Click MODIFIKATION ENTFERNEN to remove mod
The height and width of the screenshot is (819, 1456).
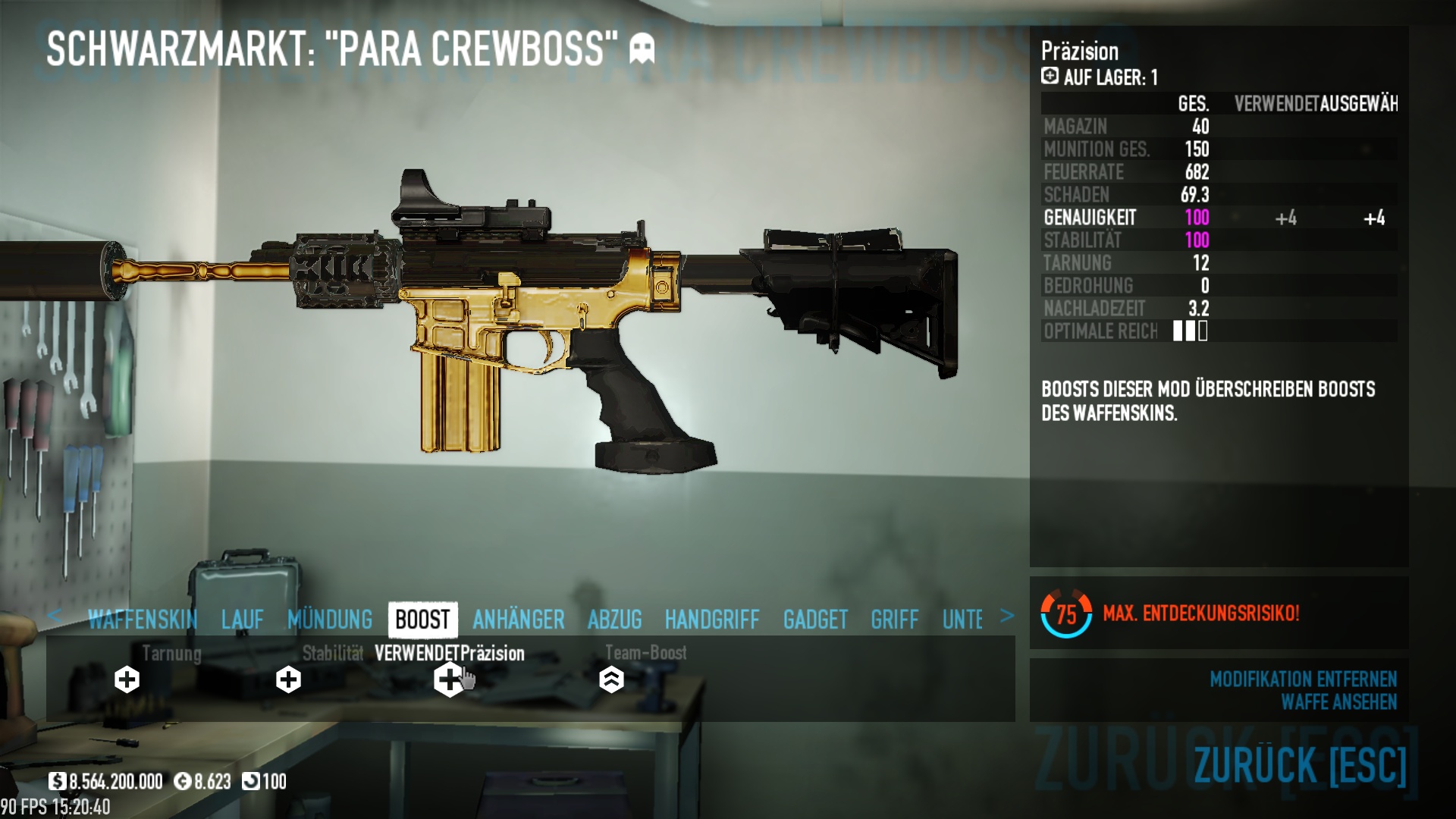pyautogui.click(x=1303, y=679)
